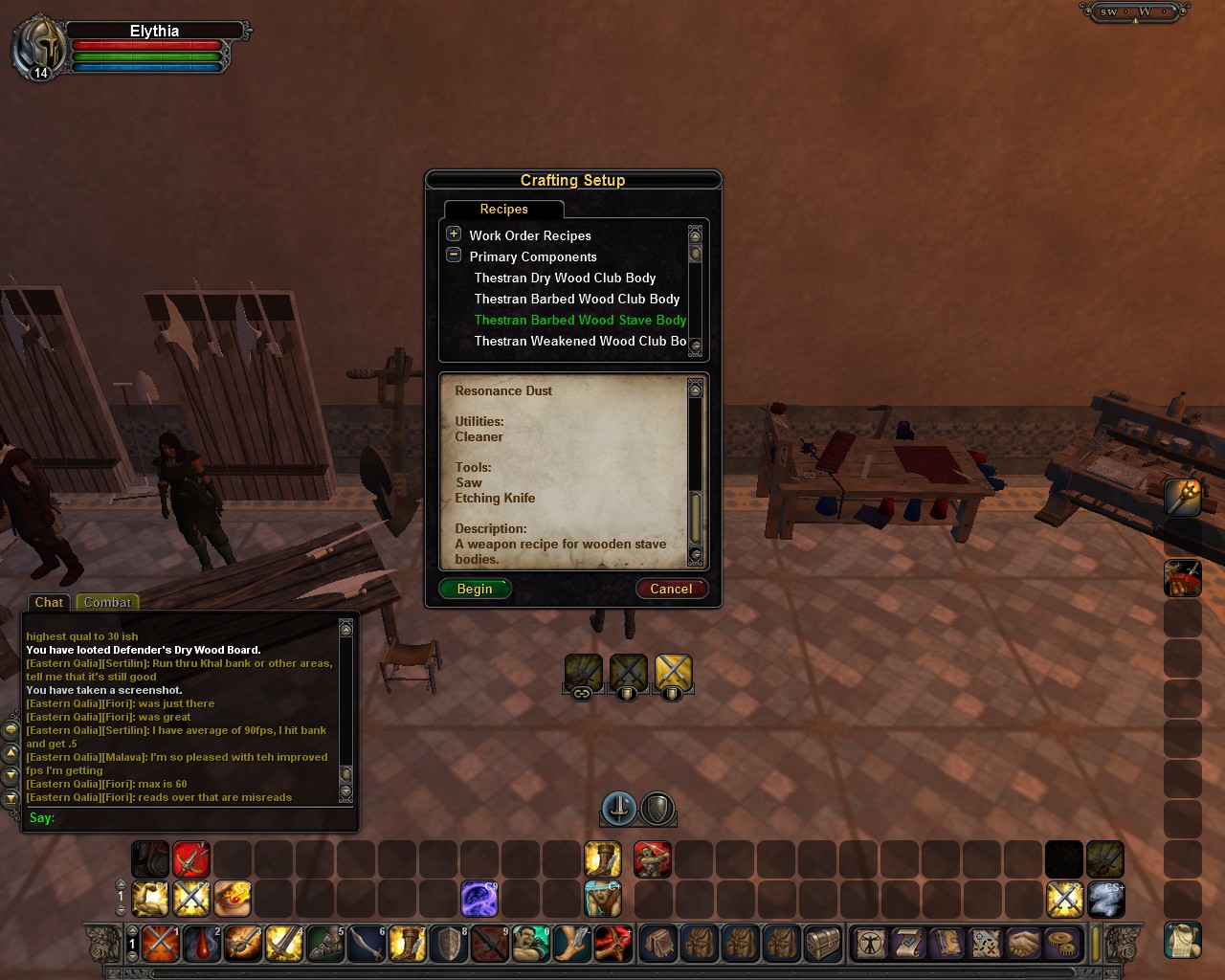Begin crafting the selected recipe

click(475, 589)
